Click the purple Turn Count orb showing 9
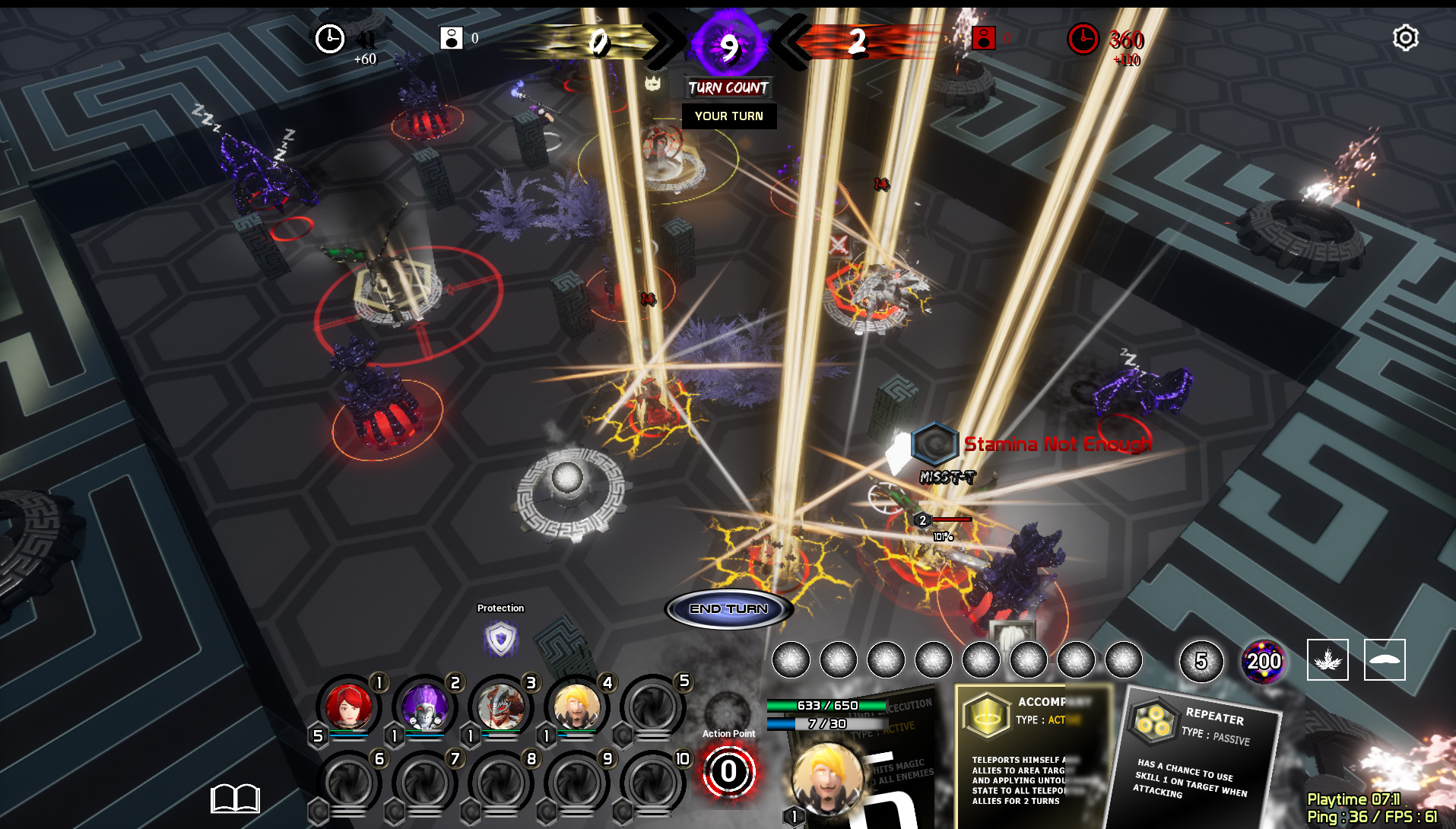The height and width of the screenshot is (829, 1456). (728, 46)
